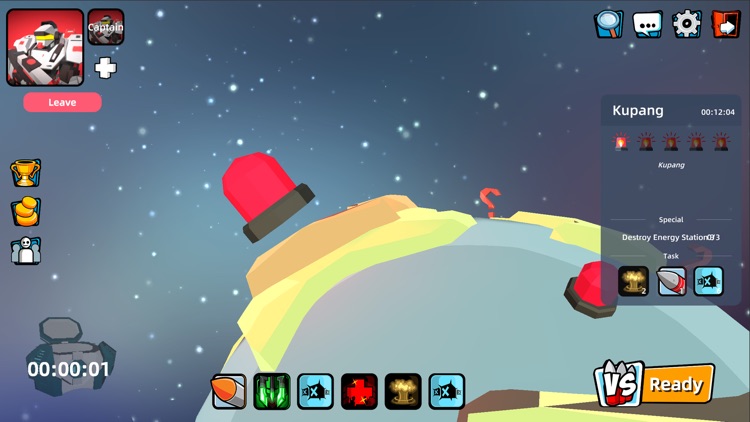Image resolution: width=750 pixels, height=422 pixels.
Task: Select the Captain teammate portrait
Action: pyautogui.click(x=105, y=27)
